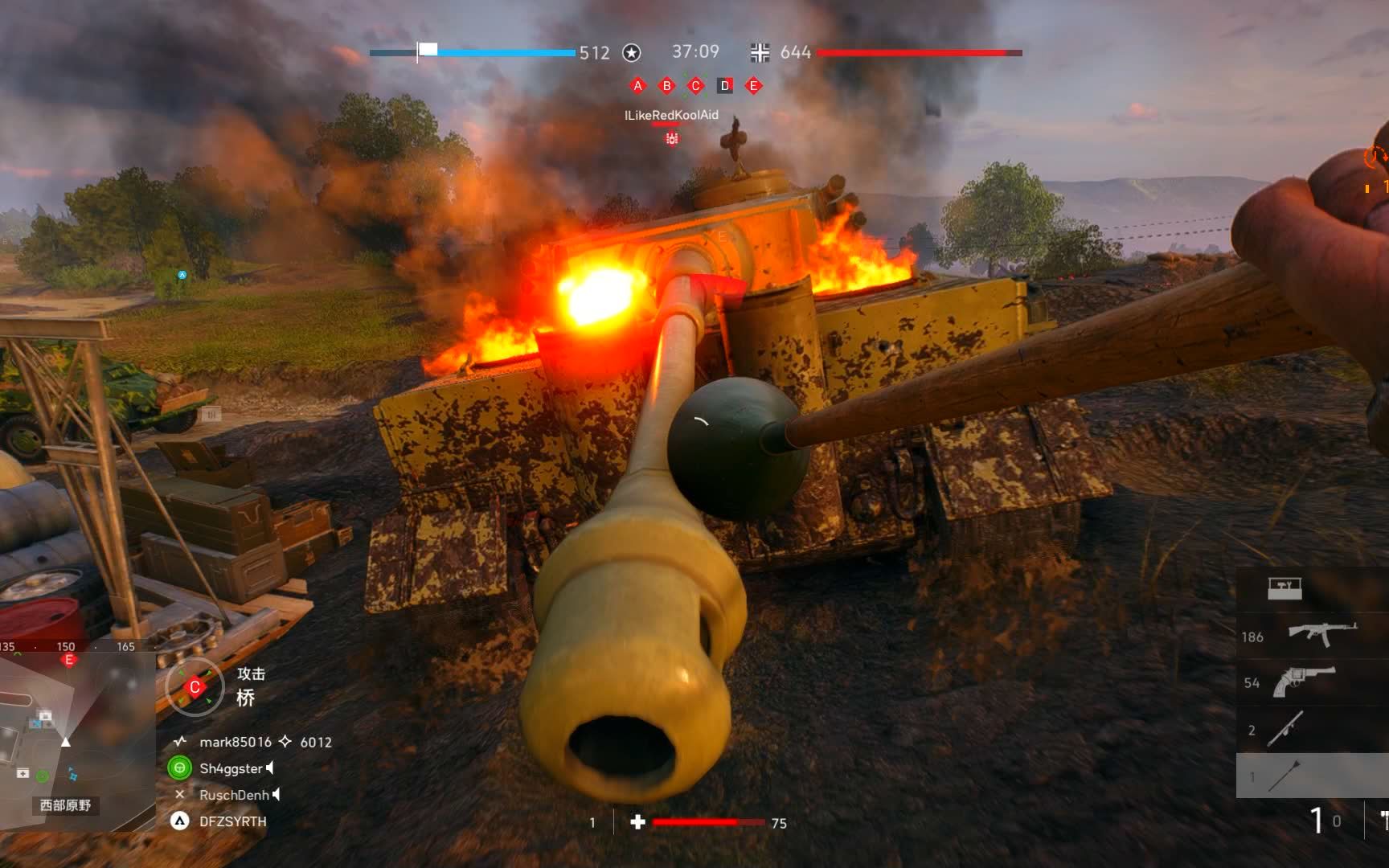Select objective B flag marker
The width and height of the screenshot is (1389, 868).
click(667, 86)
